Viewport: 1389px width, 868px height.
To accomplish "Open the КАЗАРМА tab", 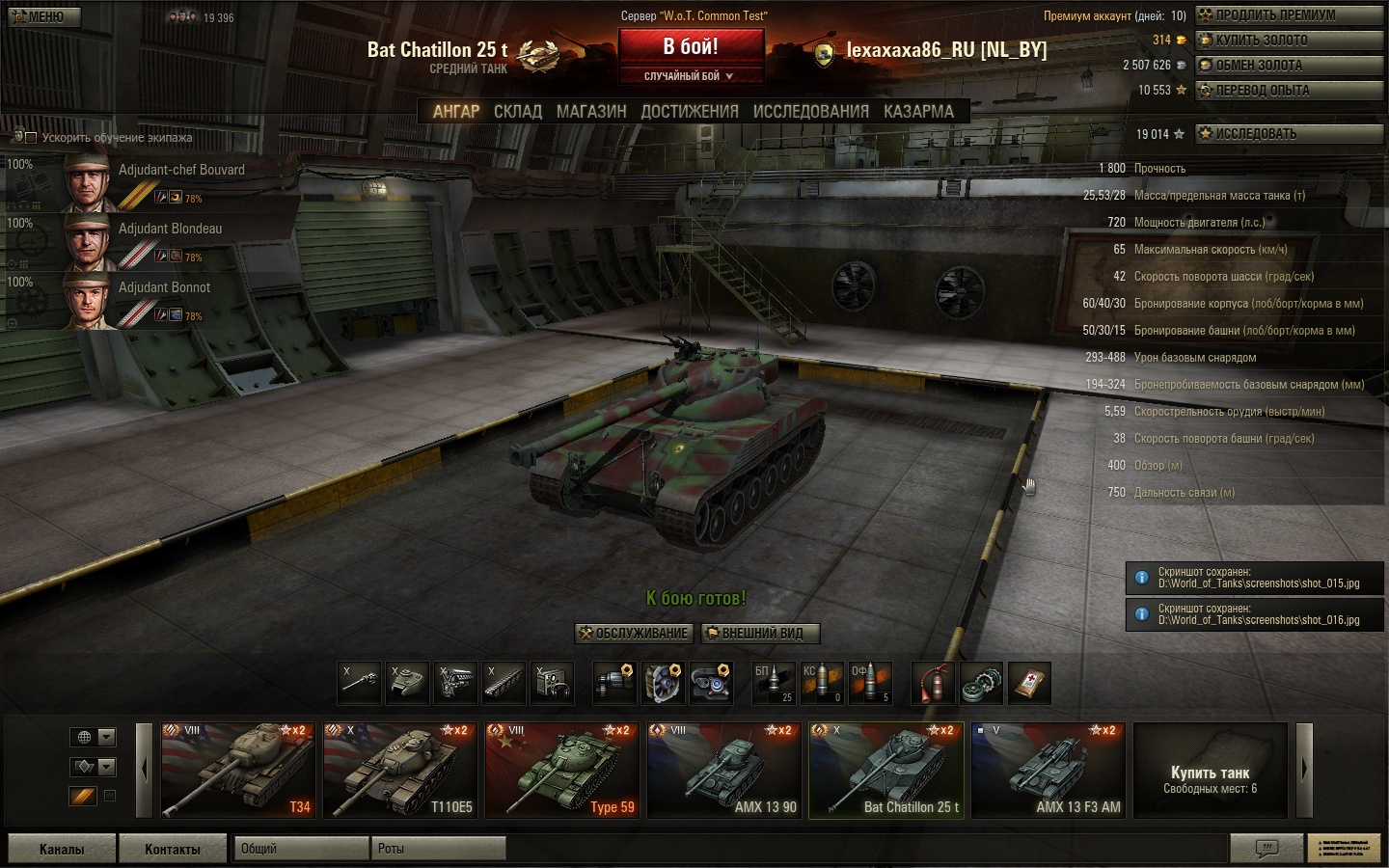I will (918, 112).
